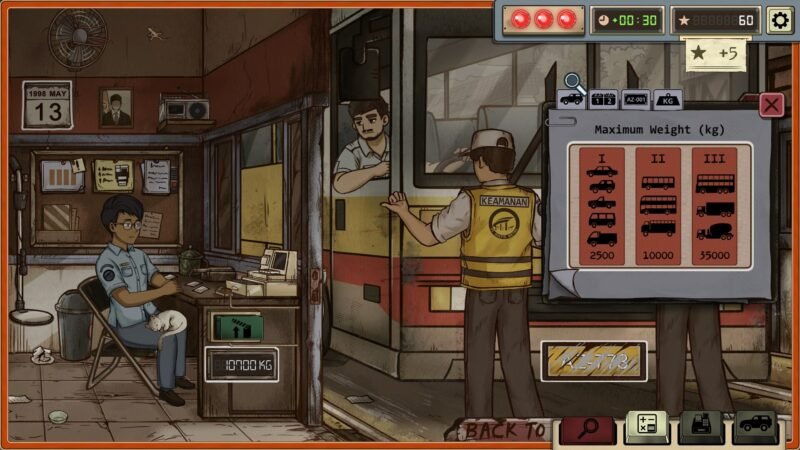Close the Maximum Weight panel
Screen dimensions: 800x450
point(771,104)
